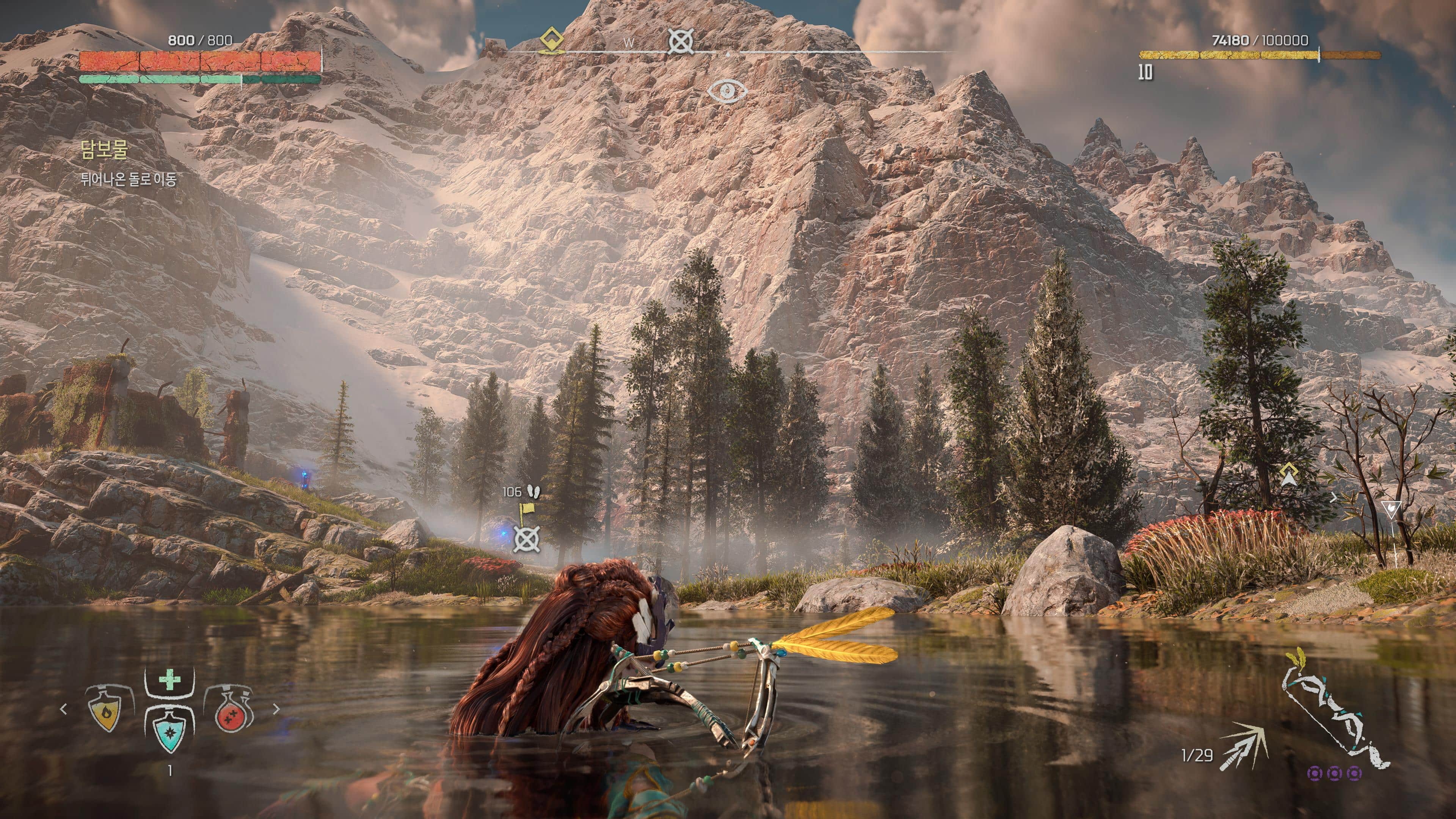The image size is (1456, 819).
Task: Select the crossed-circle marker below the flag
Action: pyautogui.click(x=526, y=539)
